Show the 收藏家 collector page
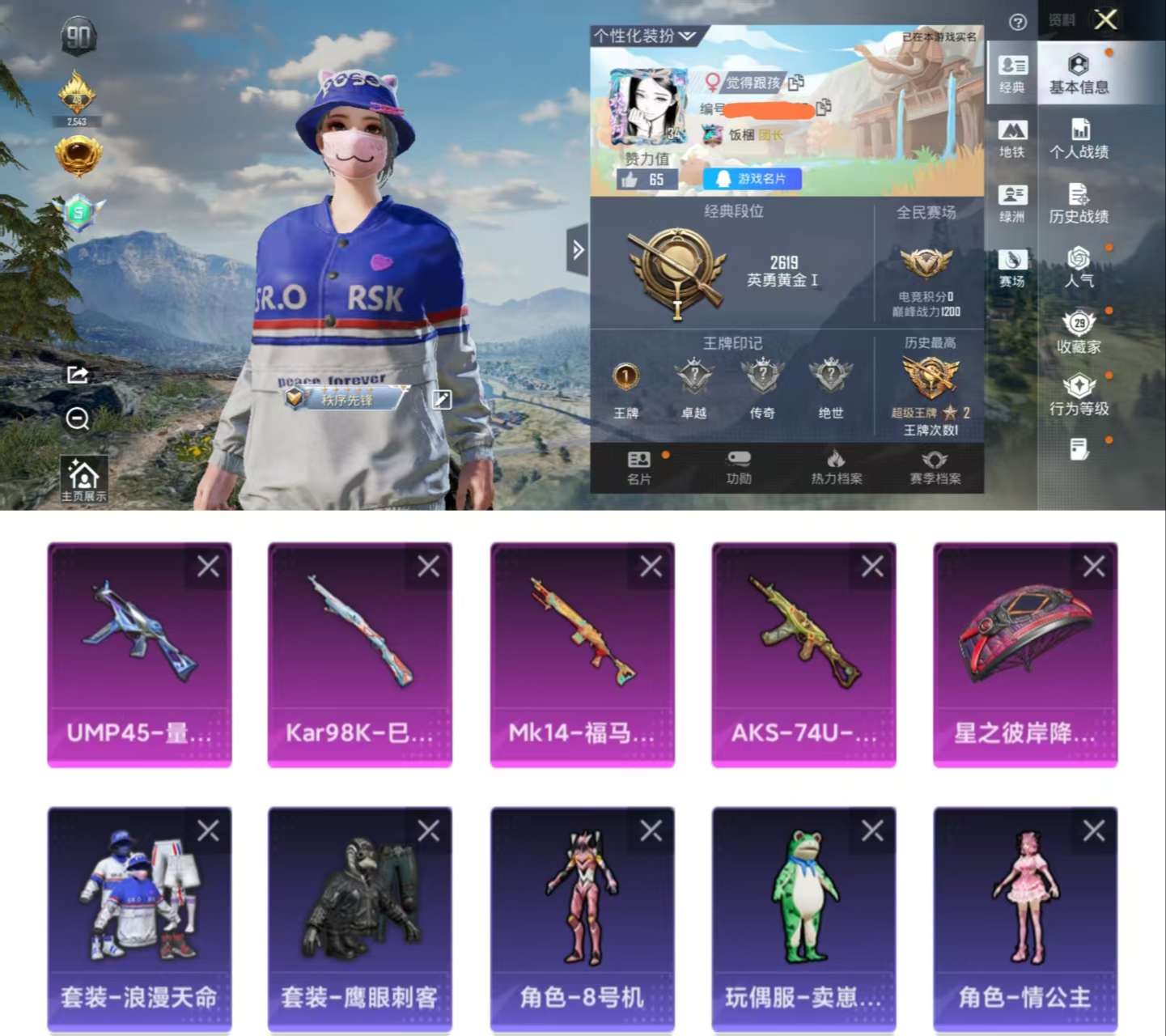The height and width of the screenshot is (1036, 1166). (1079, 333)
